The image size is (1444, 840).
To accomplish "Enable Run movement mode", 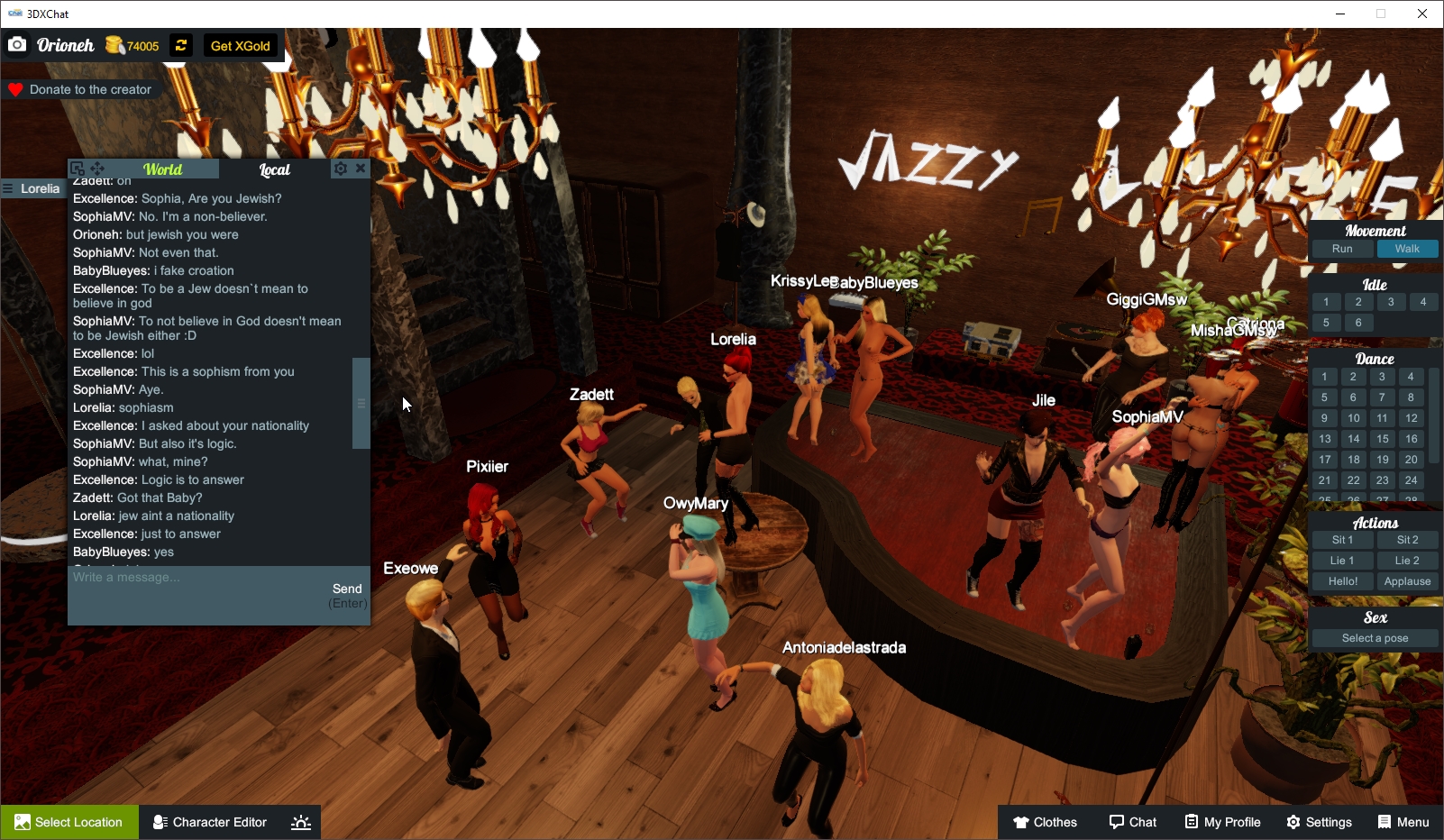I will pos(1341,249).
